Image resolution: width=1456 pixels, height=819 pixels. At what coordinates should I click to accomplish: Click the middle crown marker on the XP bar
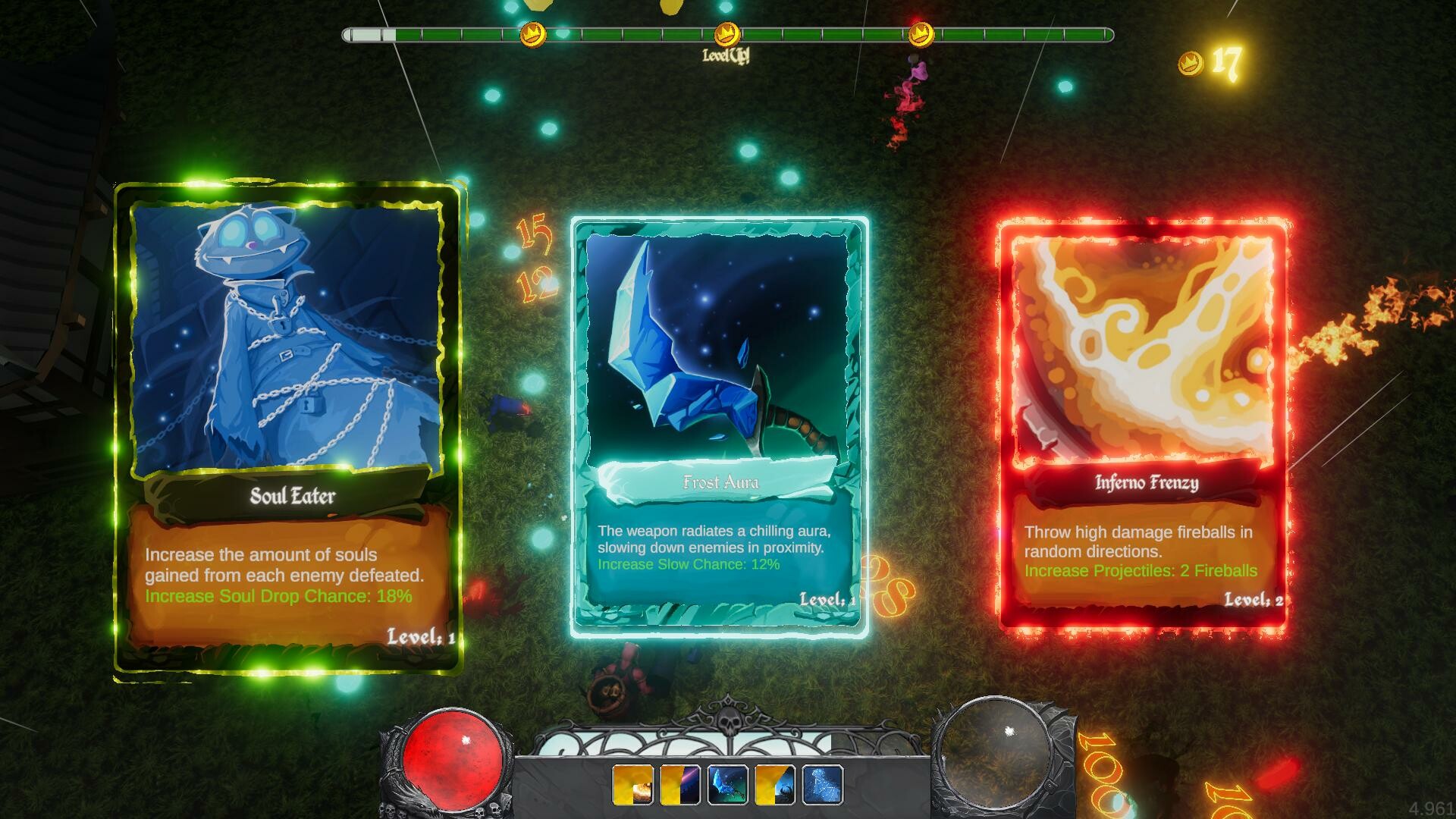coord(727,33)
